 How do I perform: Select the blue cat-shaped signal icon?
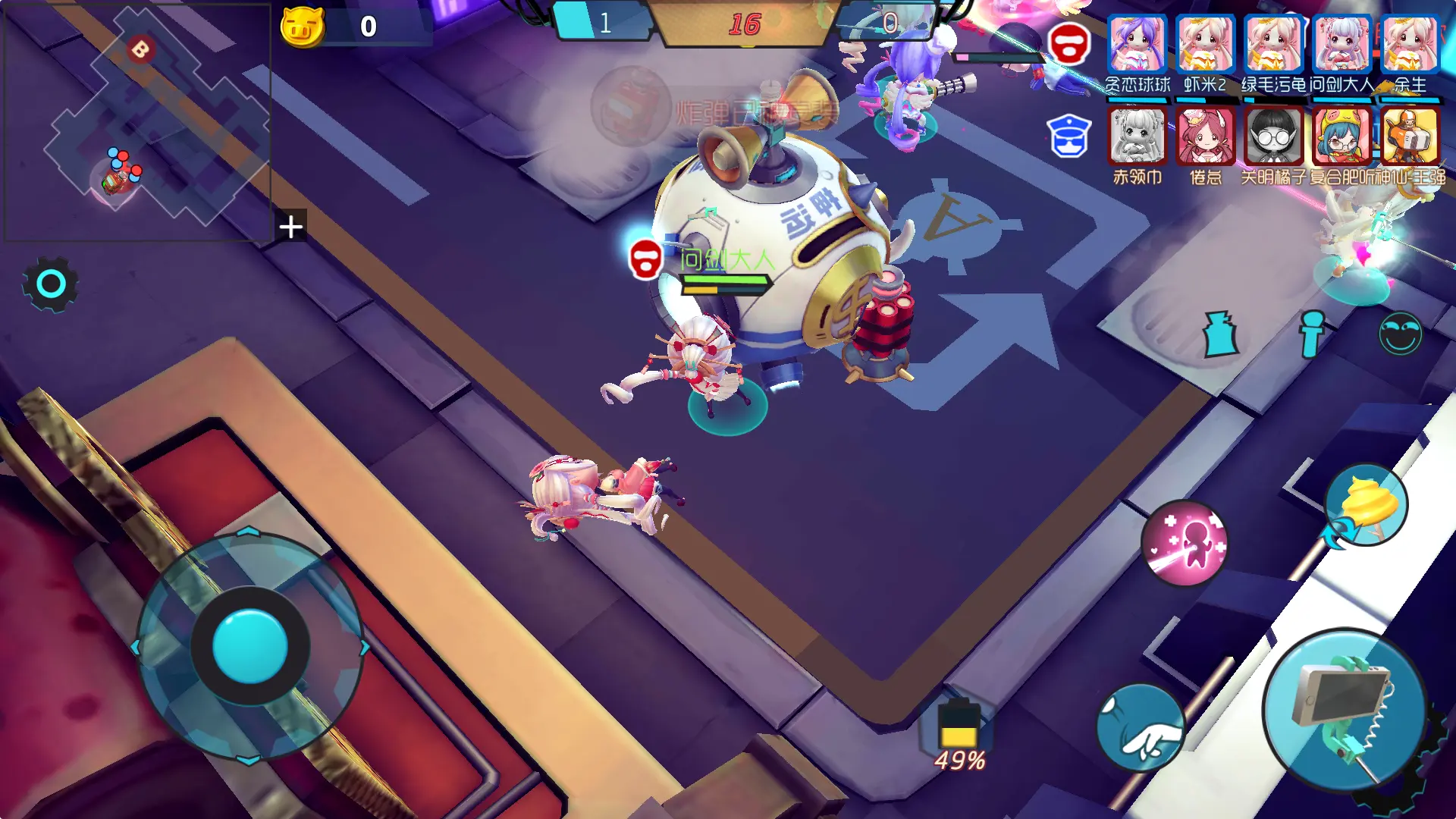(1220, 334)
